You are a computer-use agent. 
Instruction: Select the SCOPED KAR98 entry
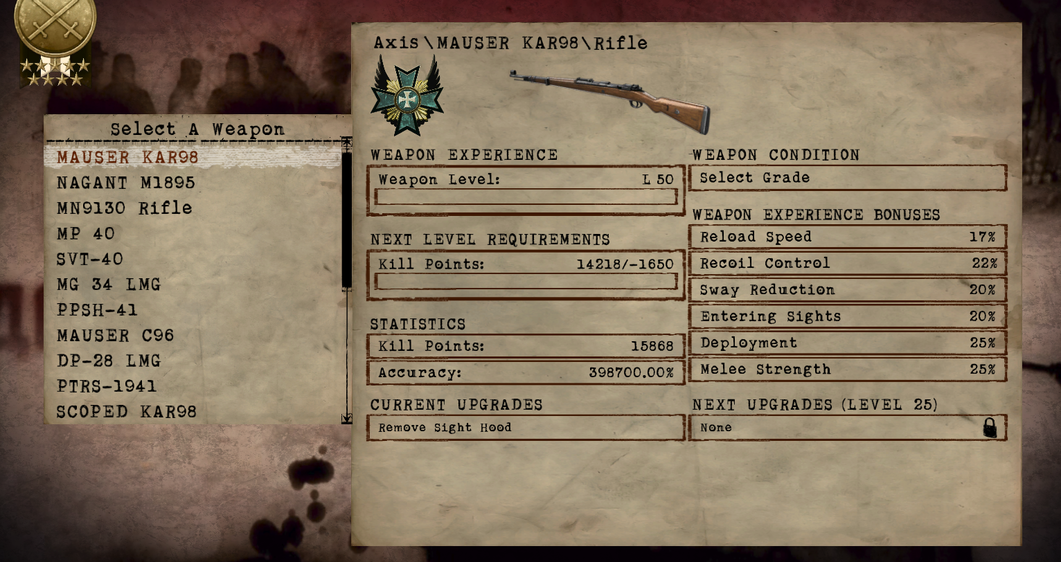126,411
